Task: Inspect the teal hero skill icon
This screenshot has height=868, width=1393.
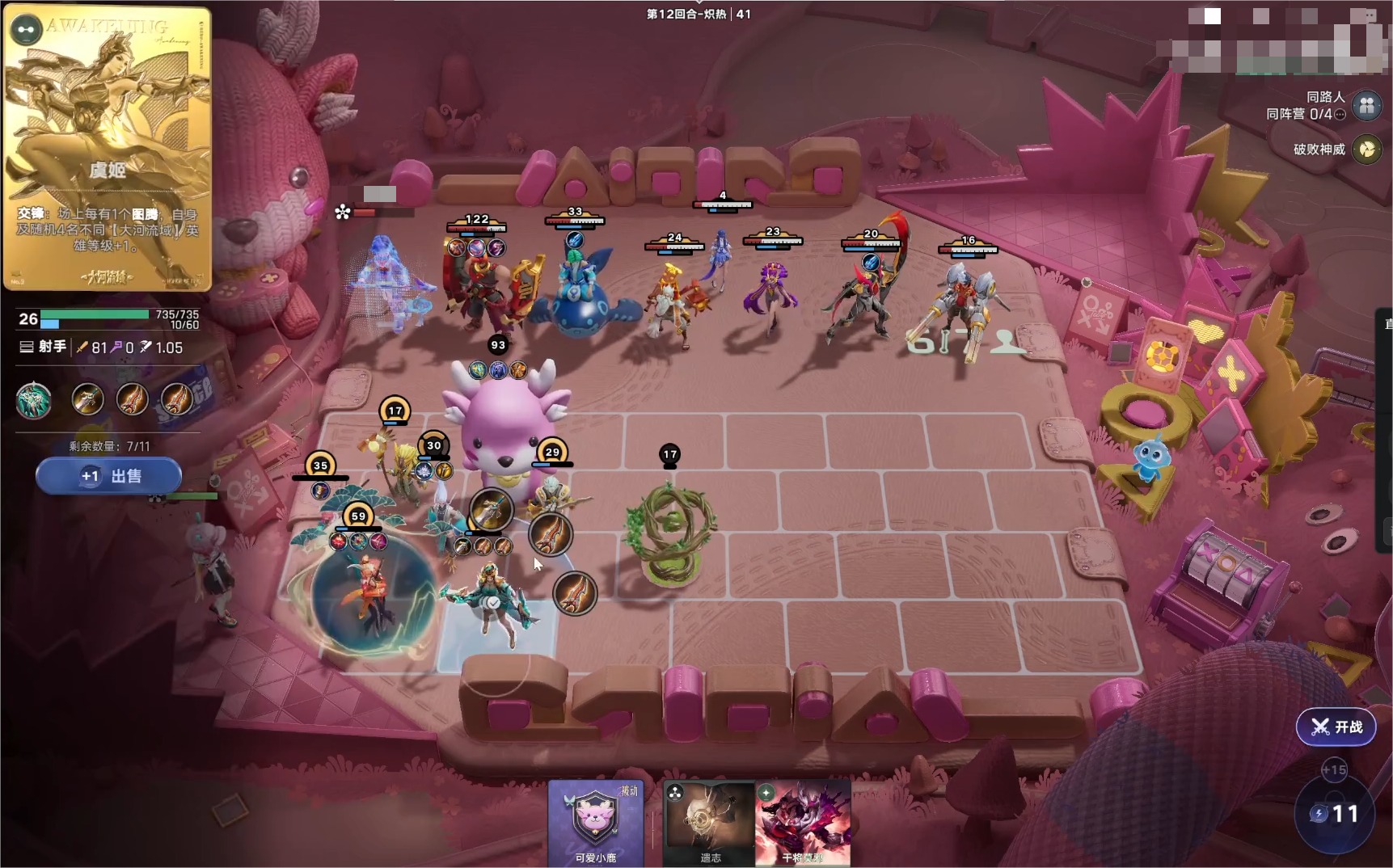Action: (x=34, y=400)
